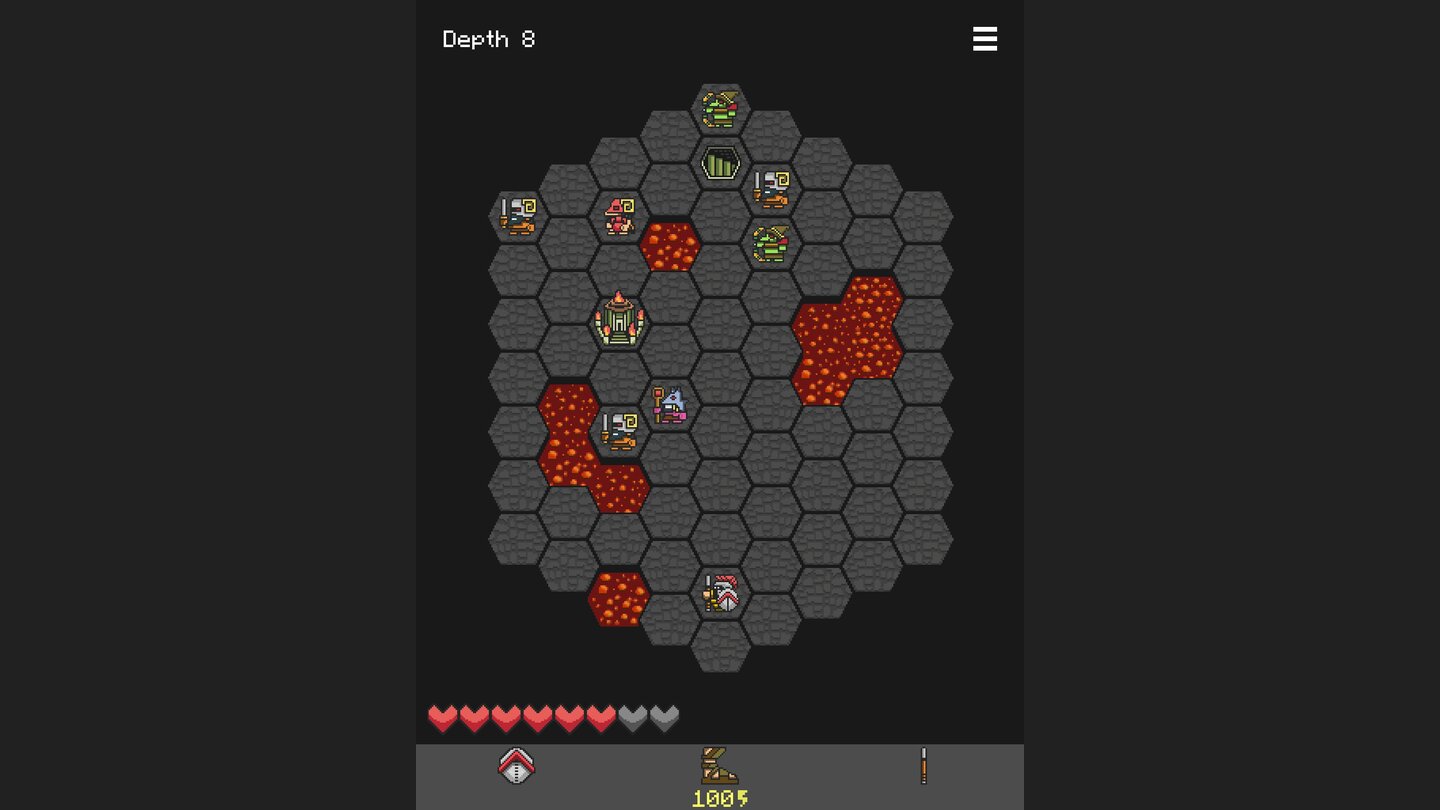Select the empty hex tile below the player
The image size is (1440, 810).
click(x=720, y=645)
